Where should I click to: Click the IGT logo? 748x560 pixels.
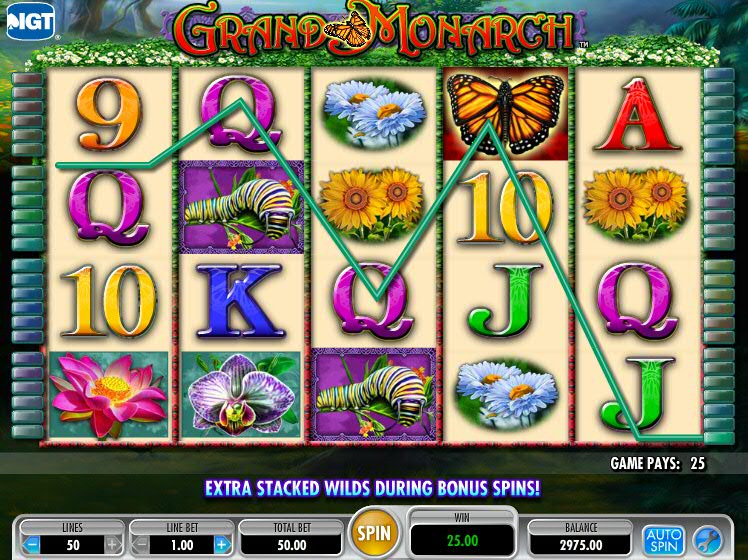pyautogui.click(x=31, y=20)
